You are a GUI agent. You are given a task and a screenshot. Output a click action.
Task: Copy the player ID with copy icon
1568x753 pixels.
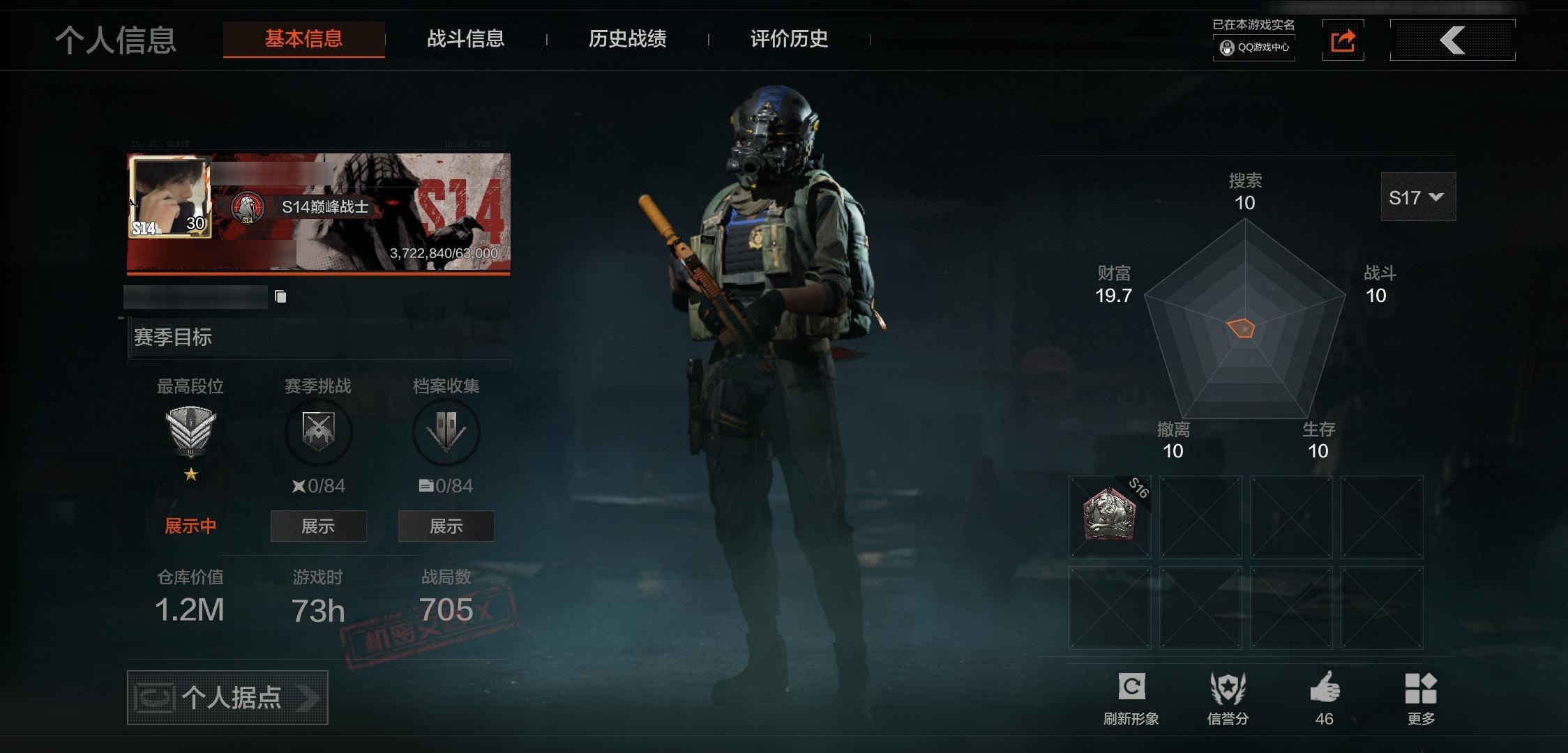point(280,297)
